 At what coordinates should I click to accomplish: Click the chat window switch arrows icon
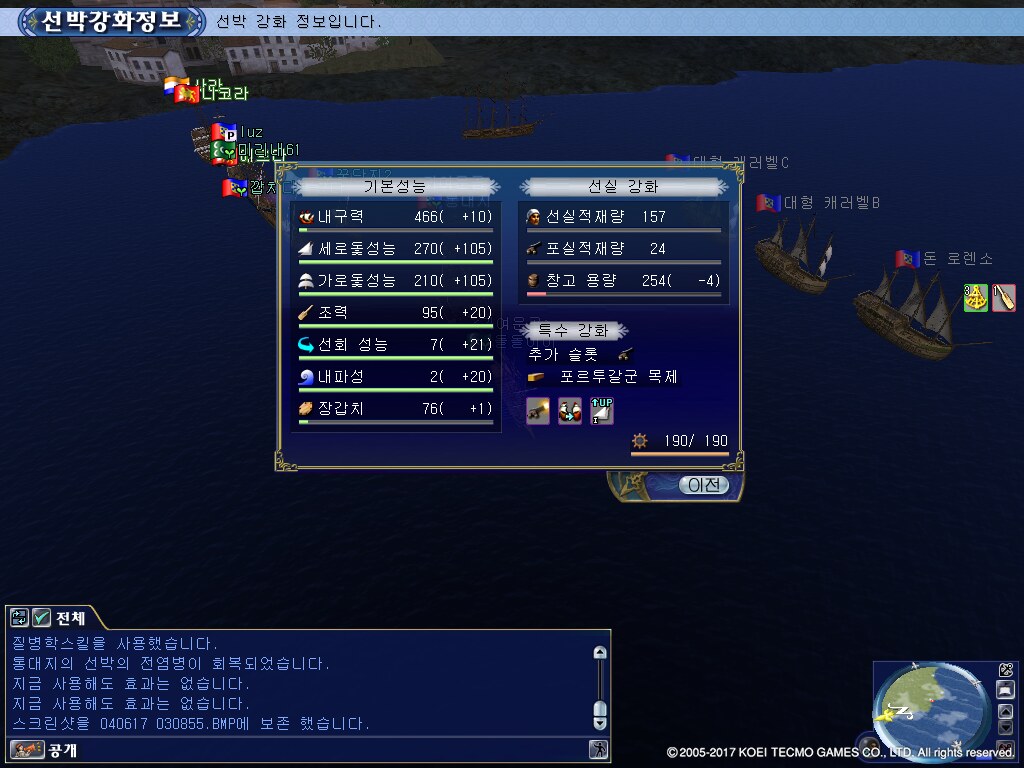pos(19,617)
